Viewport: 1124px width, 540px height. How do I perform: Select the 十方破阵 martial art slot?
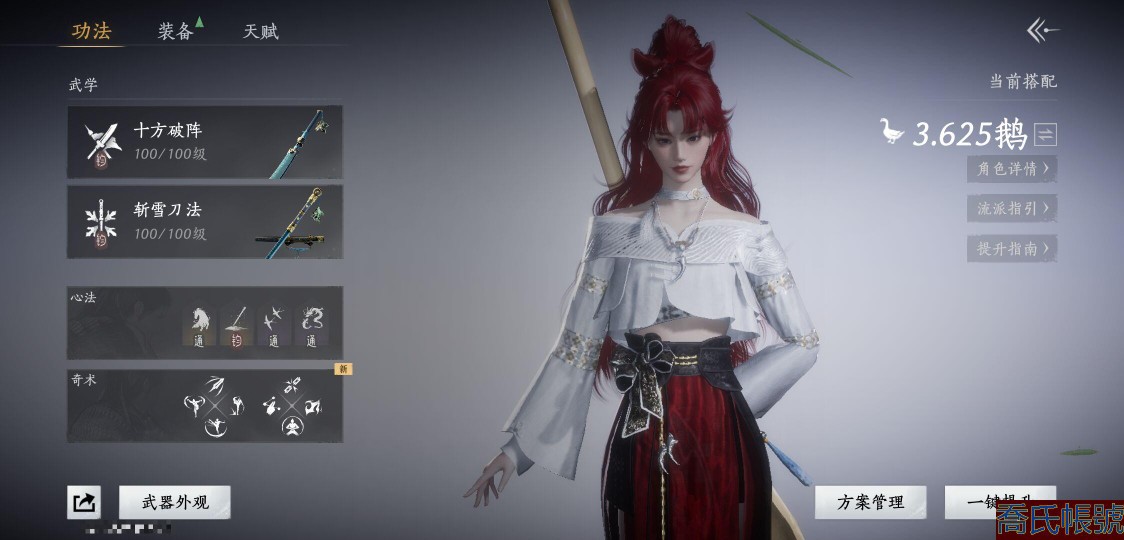point(205,142)
